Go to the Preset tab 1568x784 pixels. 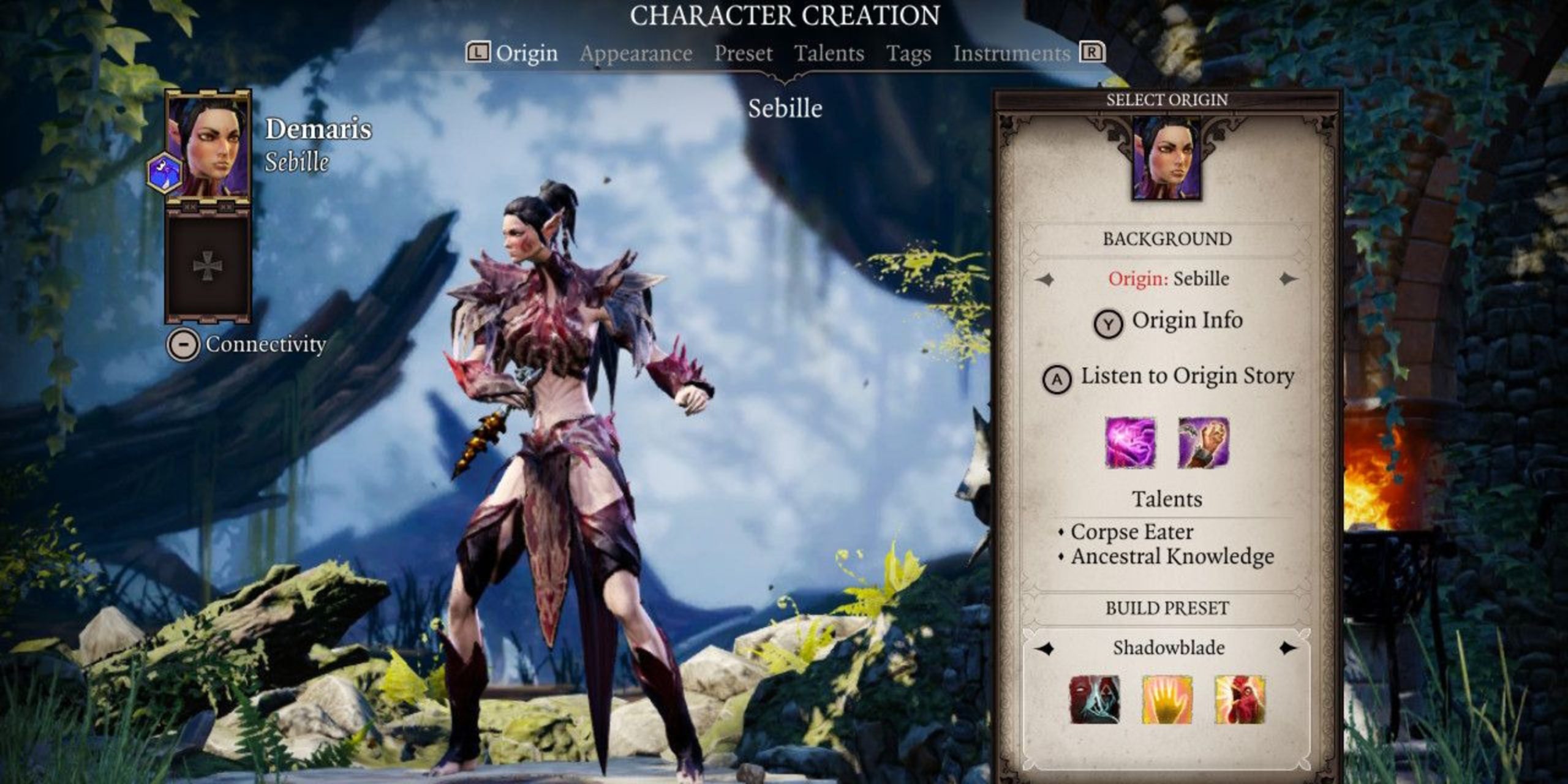click(x=743, y=54)
